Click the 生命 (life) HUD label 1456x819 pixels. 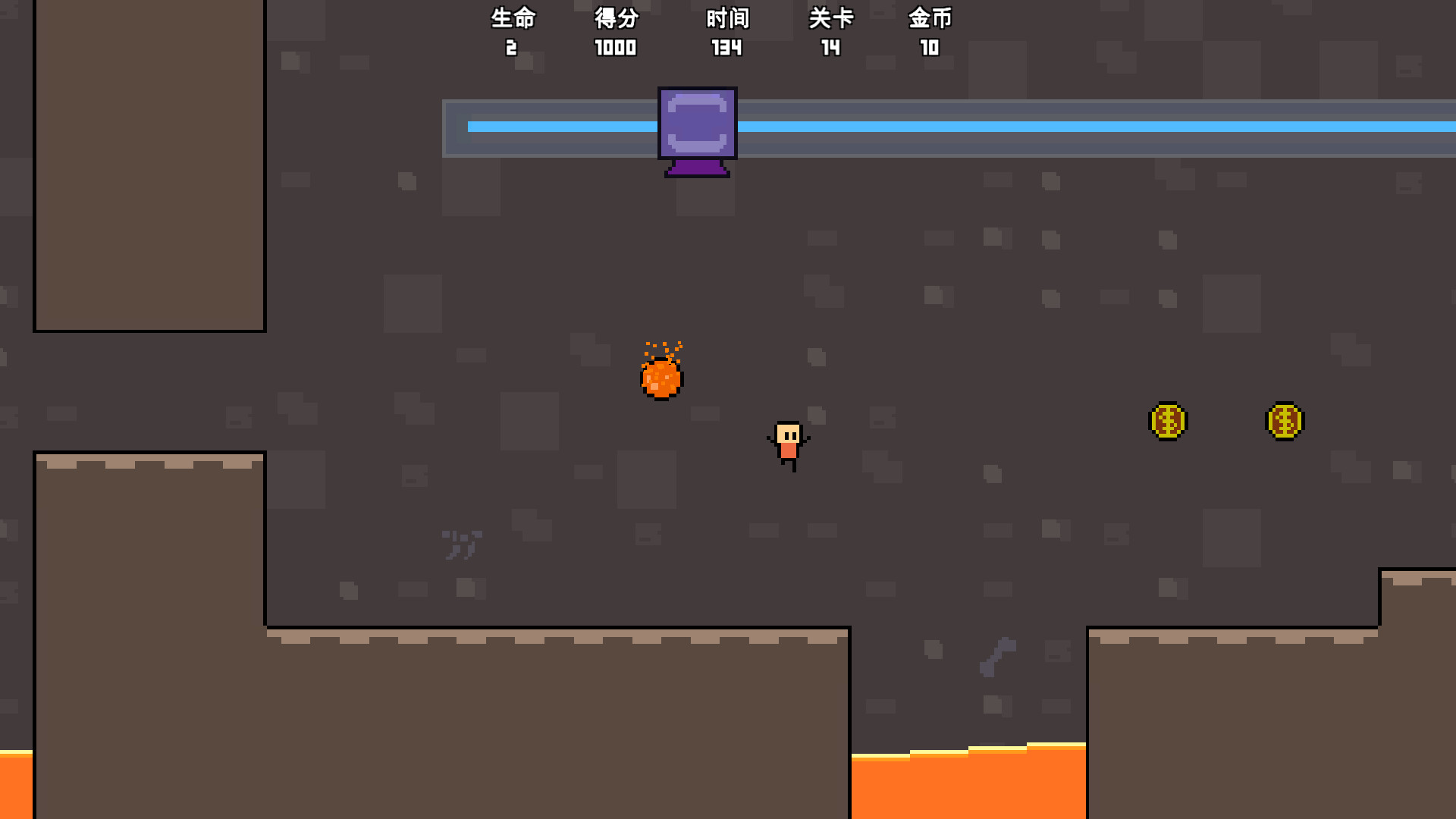513,19
